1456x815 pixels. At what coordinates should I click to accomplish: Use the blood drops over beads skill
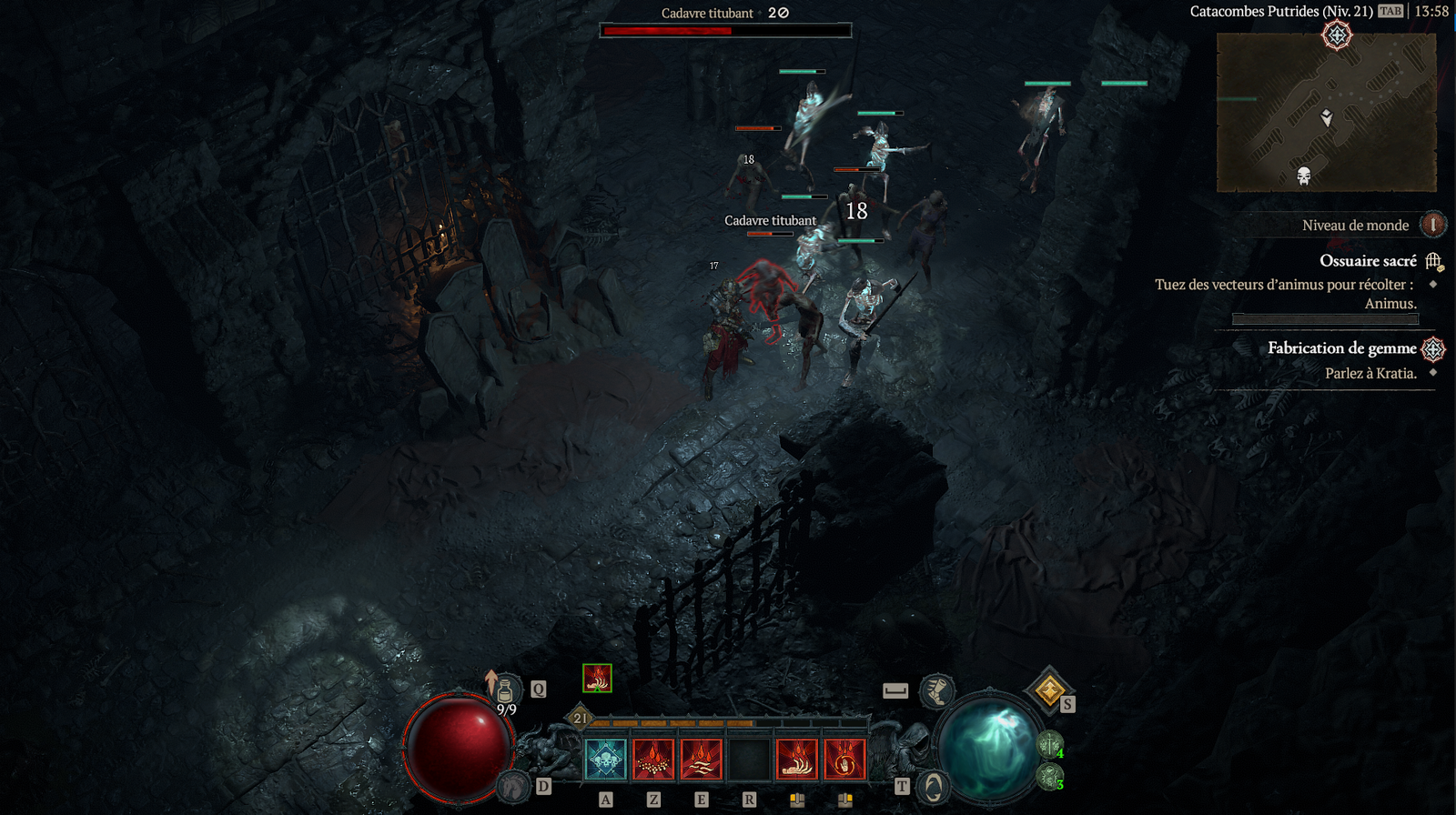(x=653, y=759)
